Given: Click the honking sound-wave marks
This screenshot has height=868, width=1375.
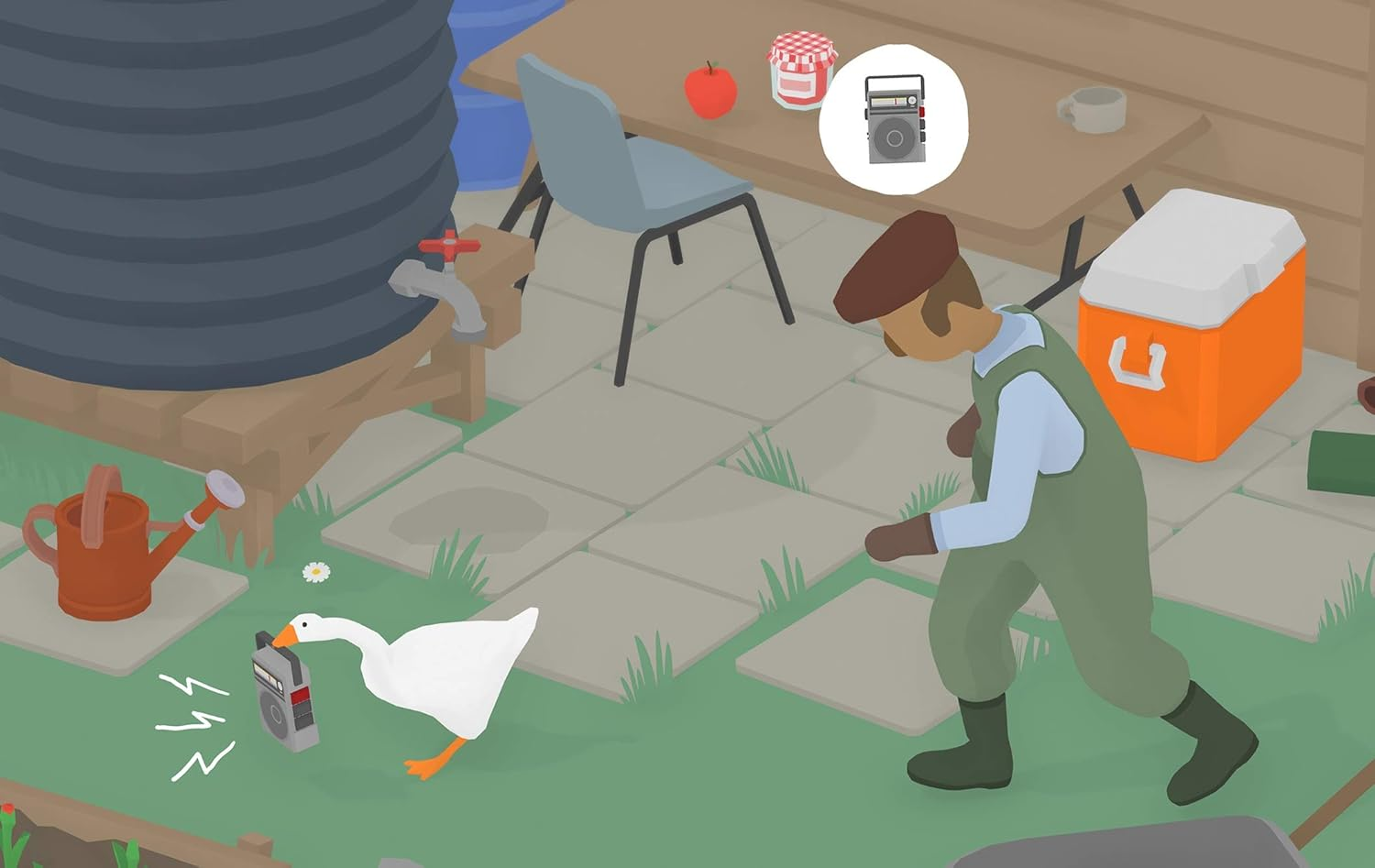Looking at the screenshot, I should click(192, 720).
